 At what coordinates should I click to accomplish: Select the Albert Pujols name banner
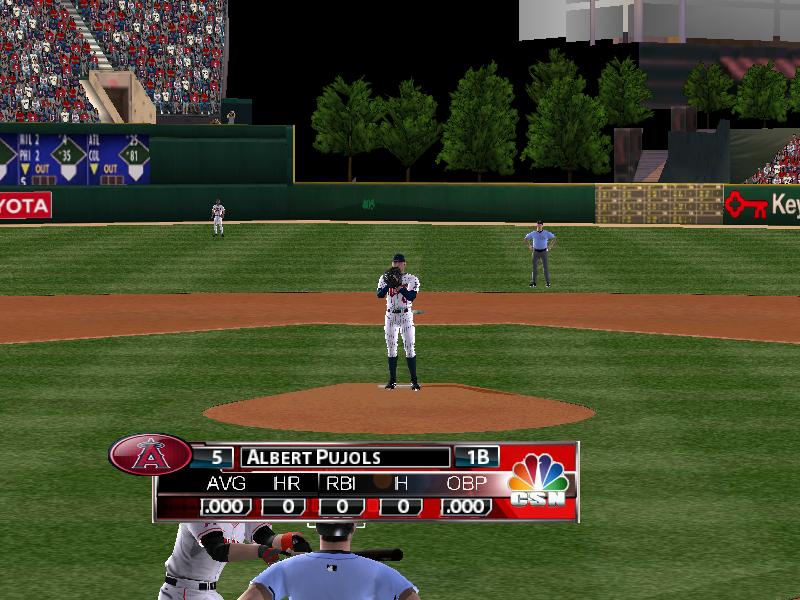(x=344, y=458)
